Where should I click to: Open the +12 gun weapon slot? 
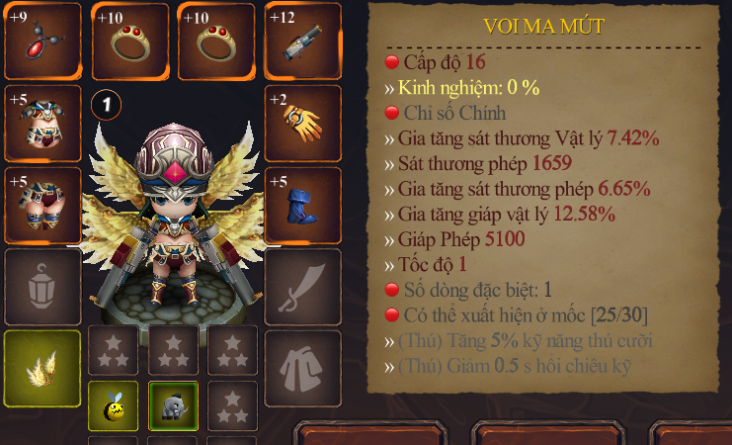[x=302, y=40]
